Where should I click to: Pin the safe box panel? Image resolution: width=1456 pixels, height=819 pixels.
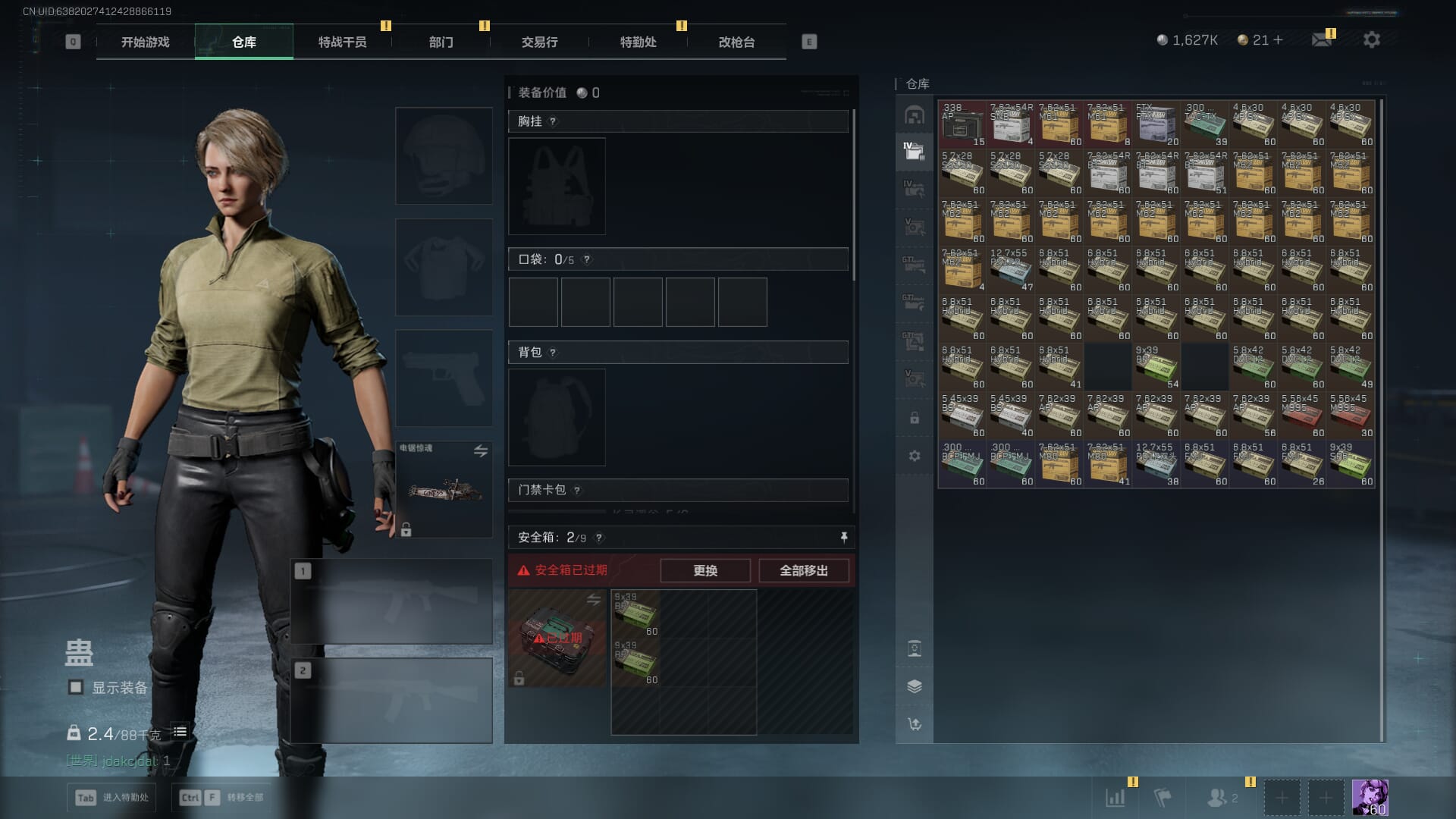click(x=843, y=538)
